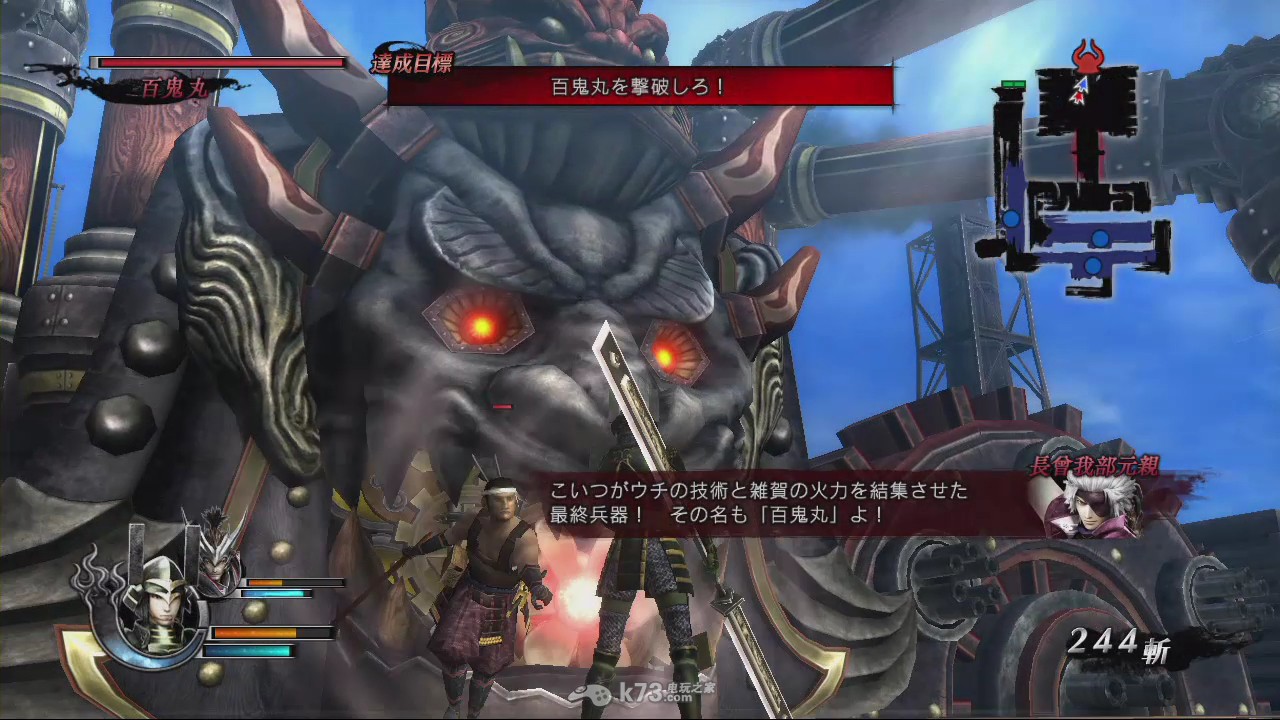This screenshot has width=1280, height=720.
Task: Toggle the green status indicator above the minimap
Action: pyautogui.click(x=1013, y=84)
